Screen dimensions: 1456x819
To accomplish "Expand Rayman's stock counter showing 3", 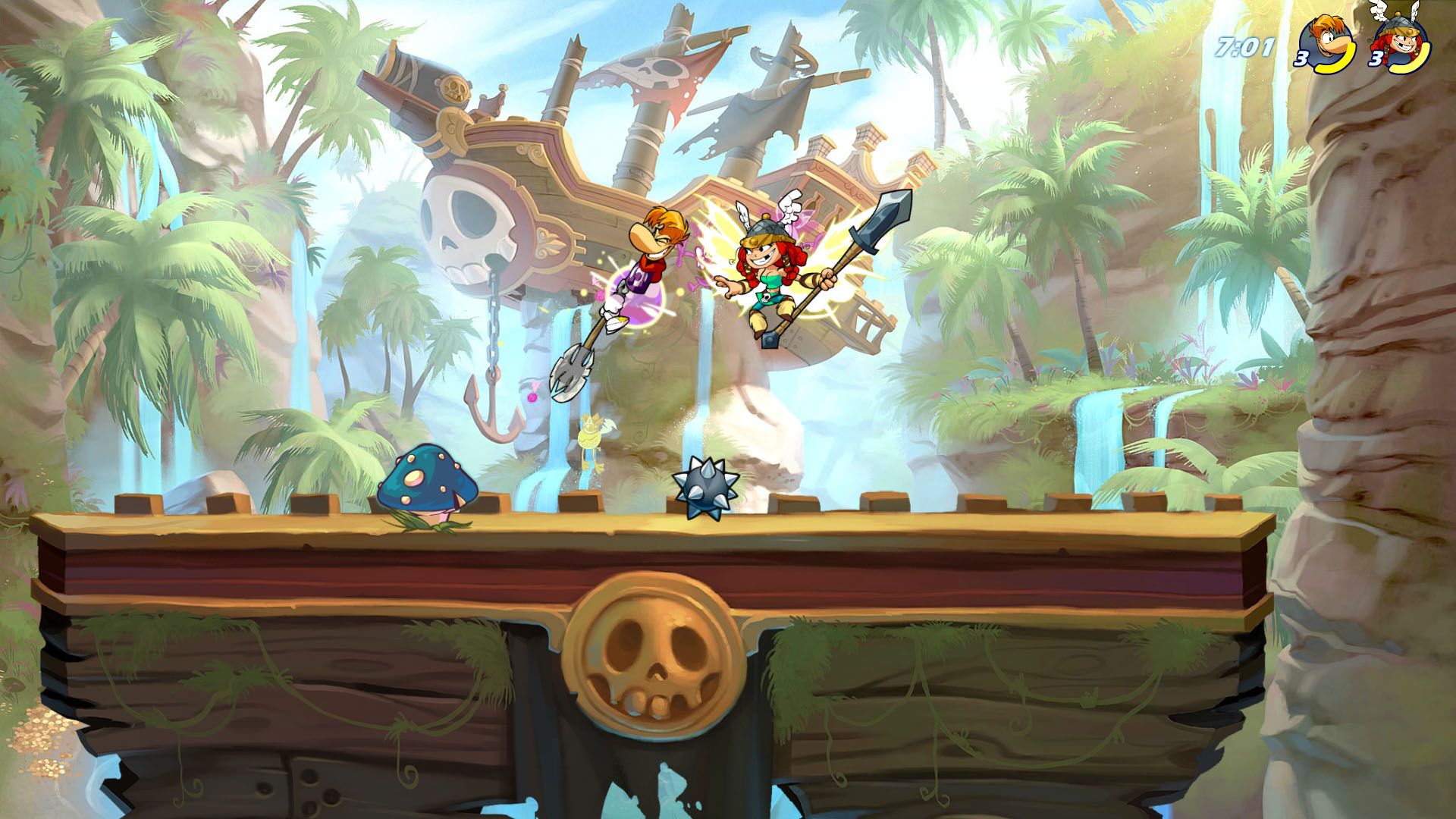I will (1301, 60).
